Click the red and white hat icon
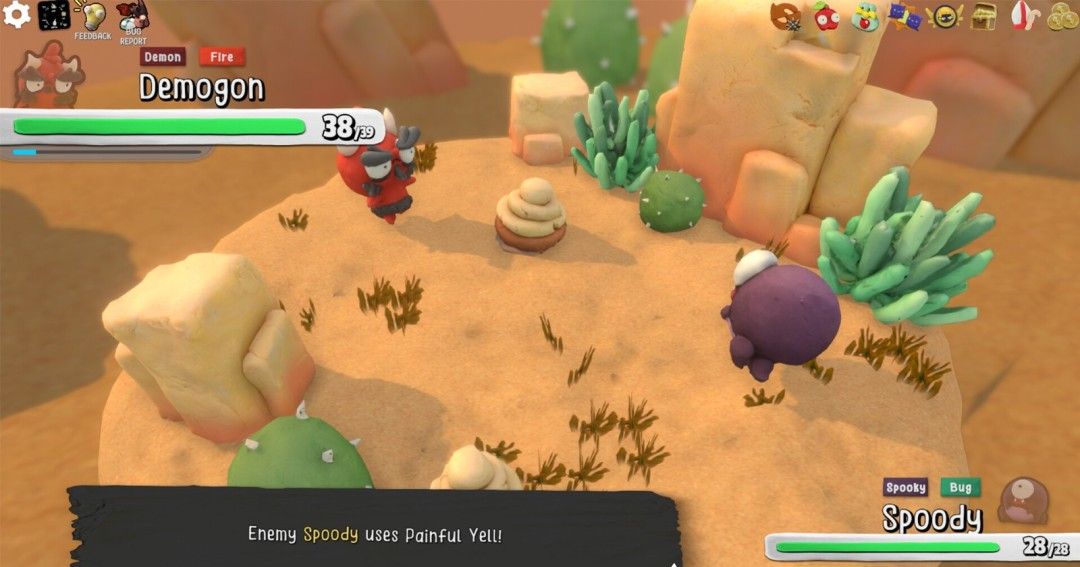Viewport: 1080px width, 567px height. click(x=1022, y=17)
